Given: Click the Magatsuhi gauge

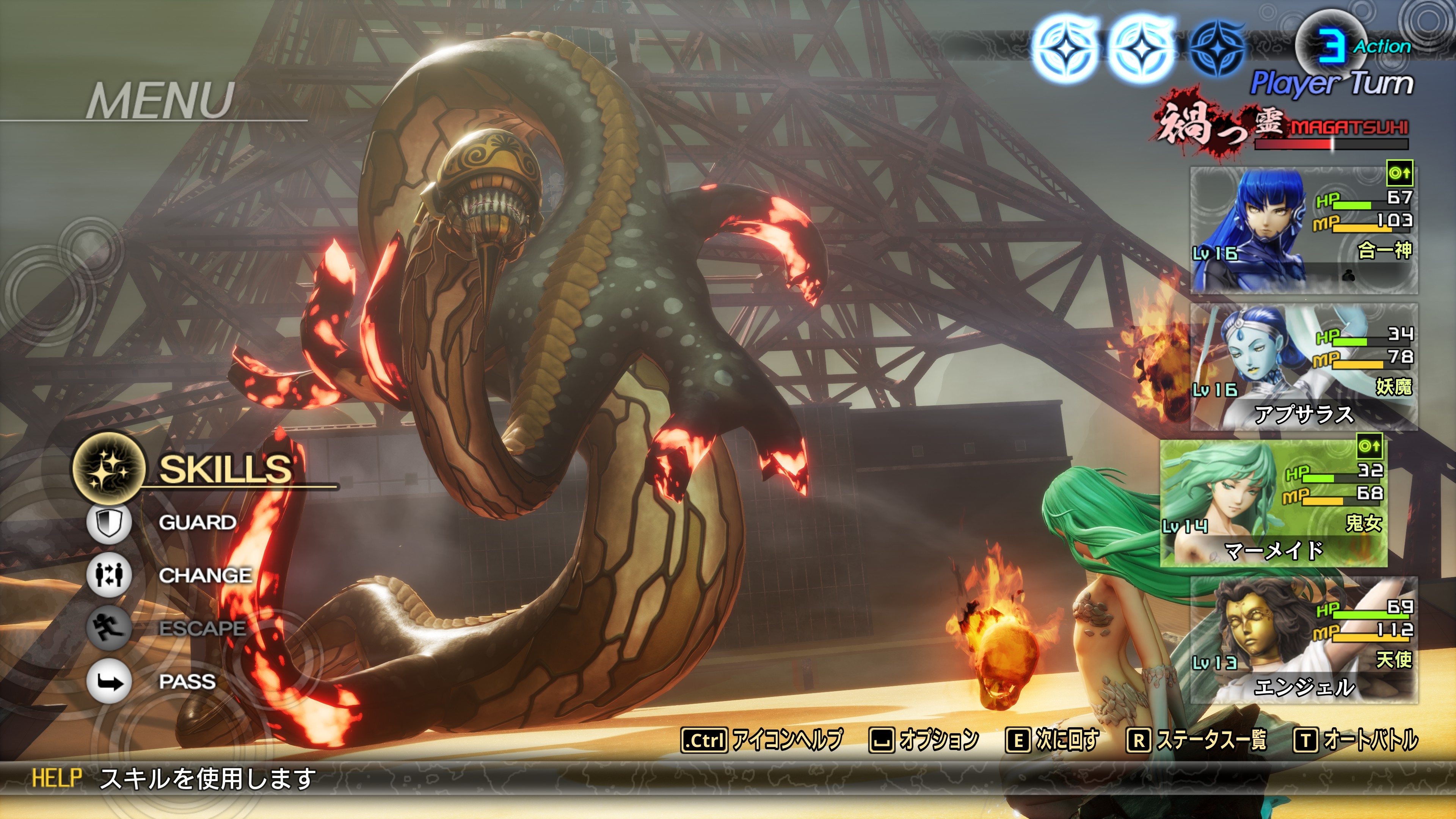Looking at the screenshot, I should (x=1330, y=144).
